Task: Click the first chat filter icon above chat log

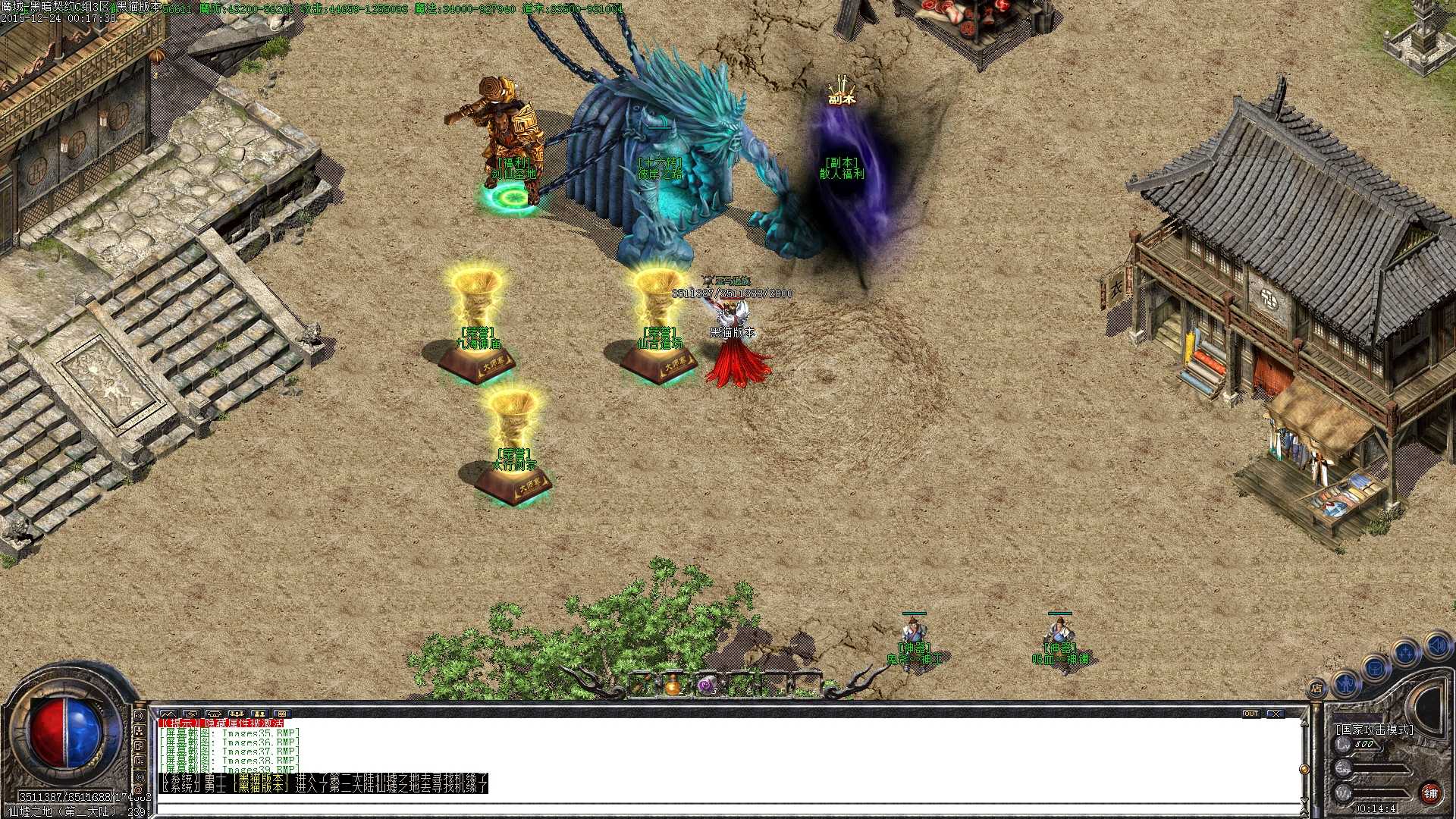Action: (169, 713)
